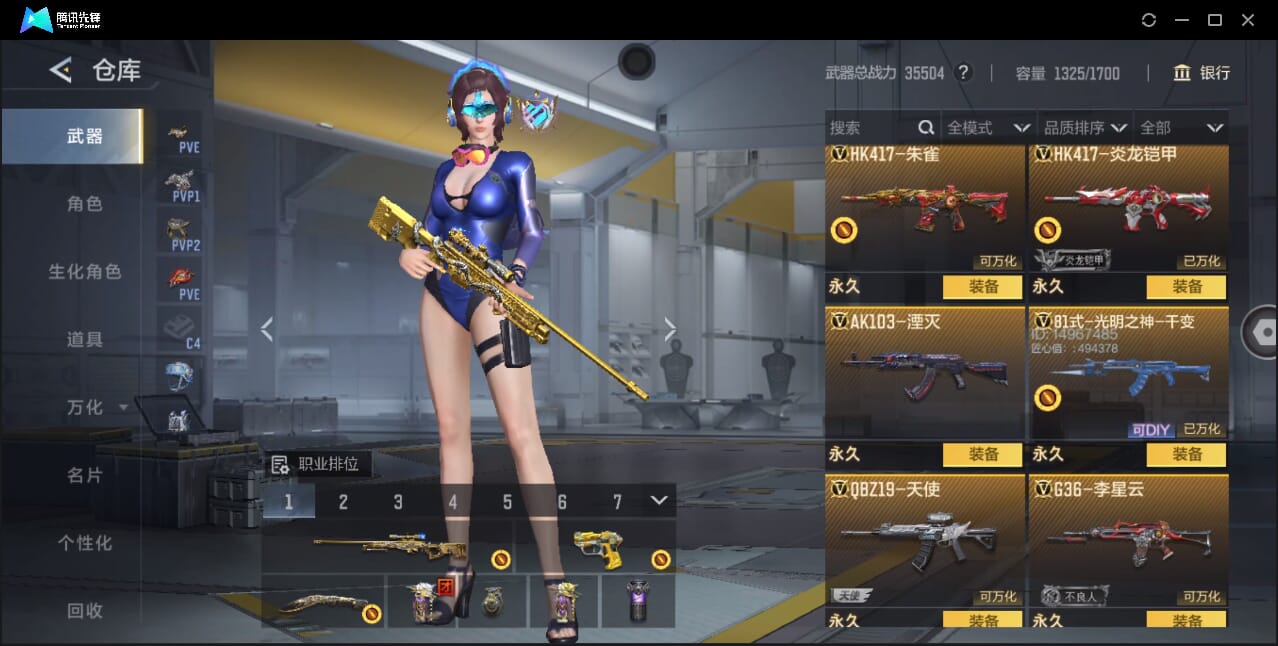The width and height of the screenshot is (1278, 646).
Task: Open the 回收 section
Action: tap(85, 610)
